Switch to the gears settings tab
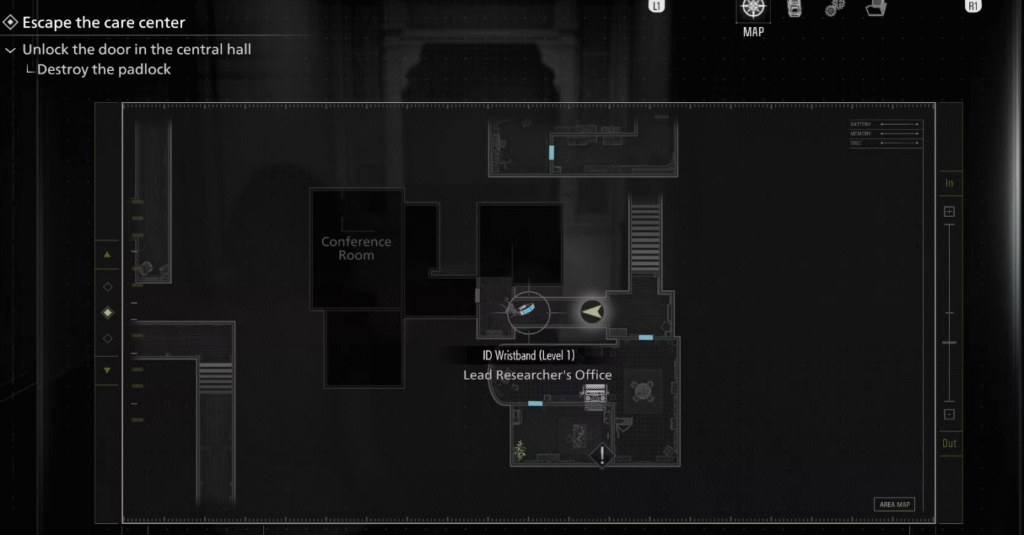The width and height of the screenshot is (1024, 535). (834, 9)
